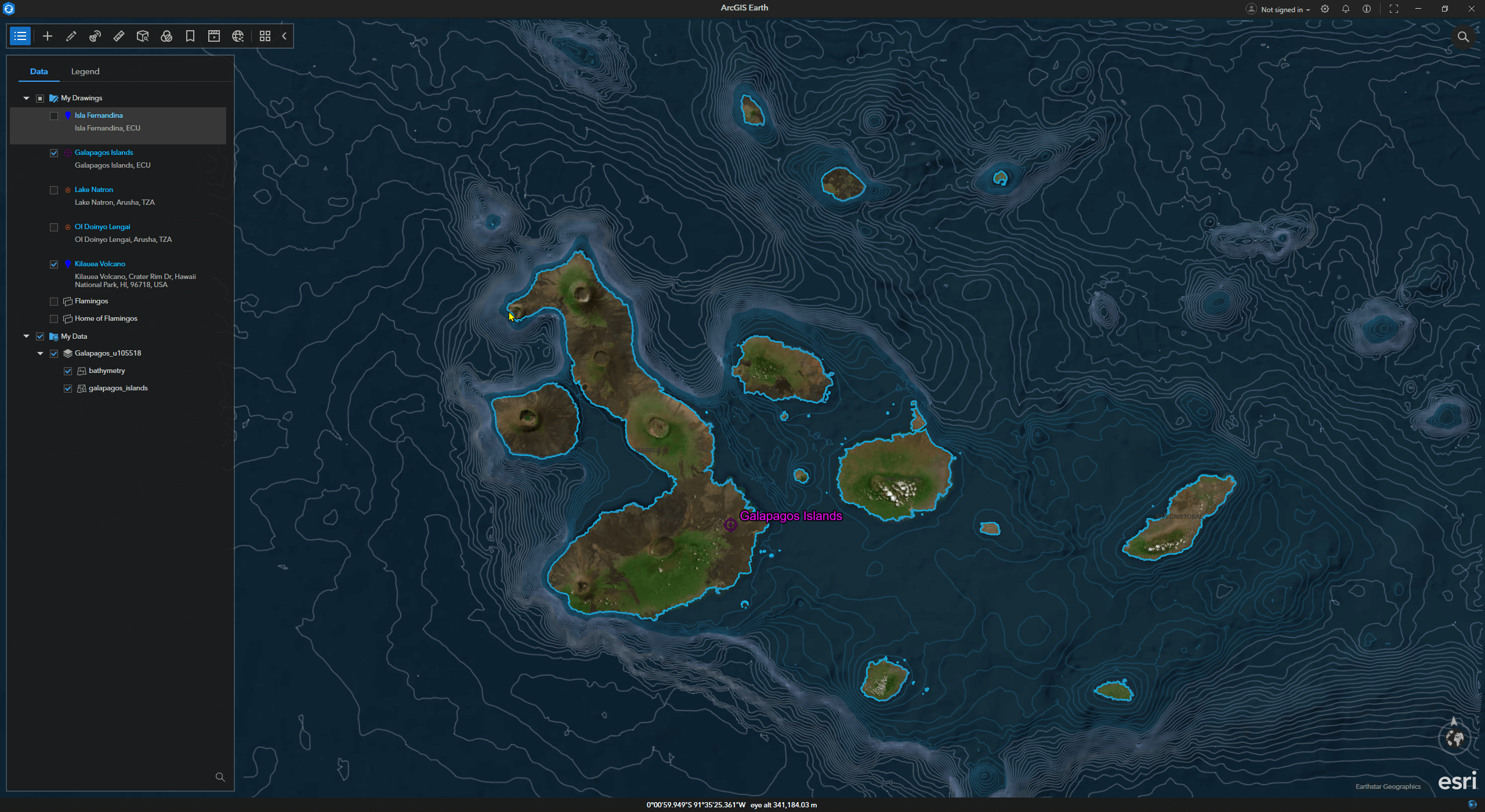Screen dimensions: 1485x812
Task: Switch to the Legend tab
Action: 85,71
